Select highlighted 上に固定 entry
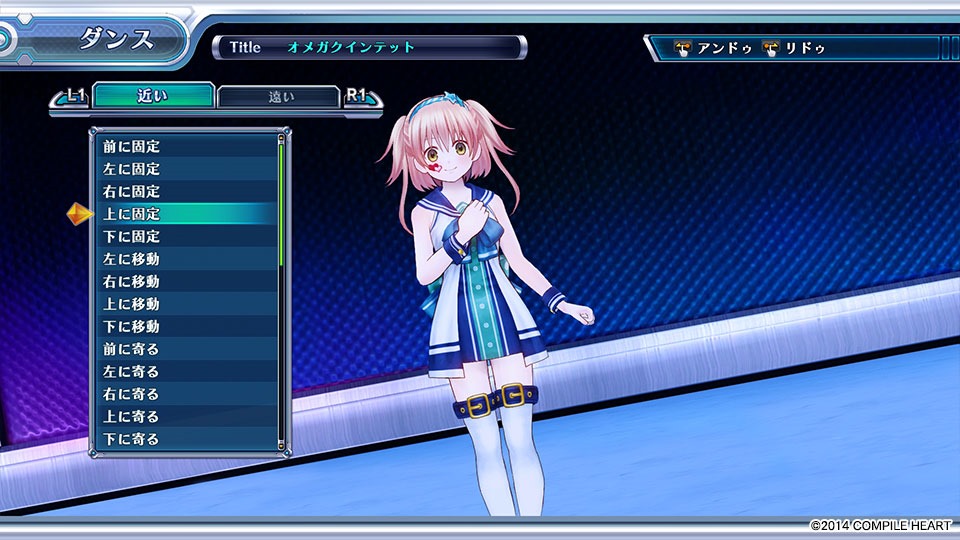960x540 pixels. tap(185, 214)
